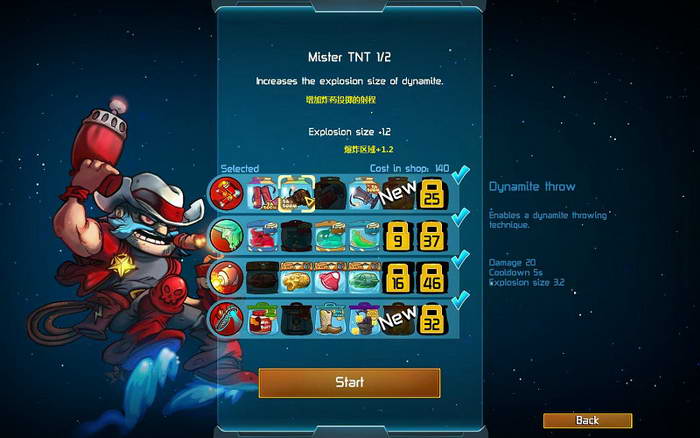Pick the cowboy boot upgrade jar

click(x=330, y=320)
